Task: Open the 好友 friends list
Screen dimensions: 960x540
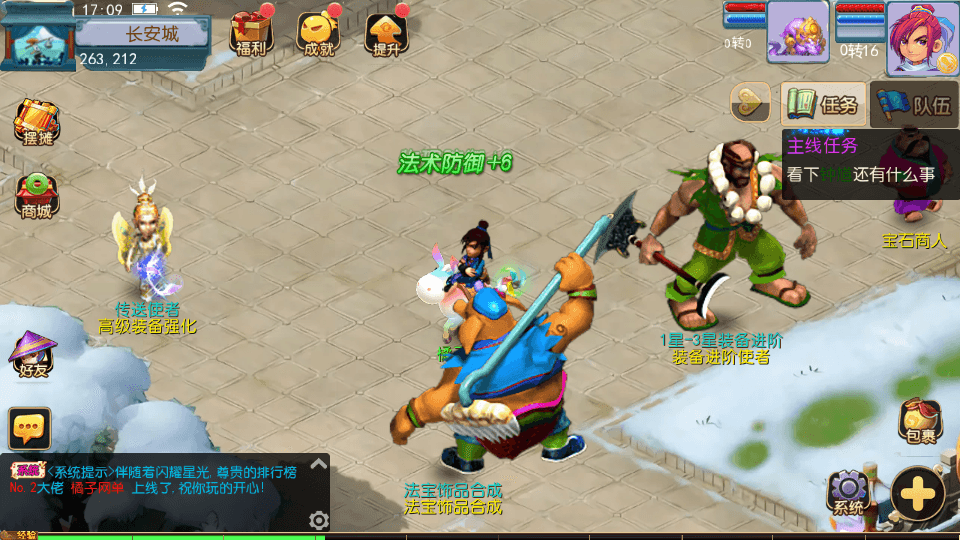Action: pyautogui.click(x=31, y=355)
